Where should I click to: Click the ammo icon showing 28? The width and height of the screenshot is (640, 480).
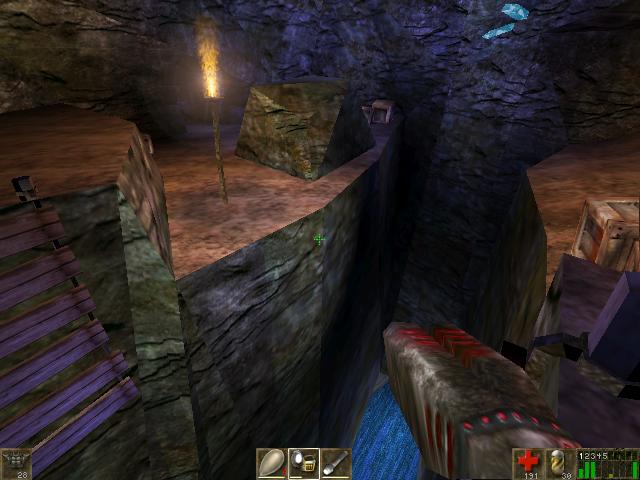17,462
